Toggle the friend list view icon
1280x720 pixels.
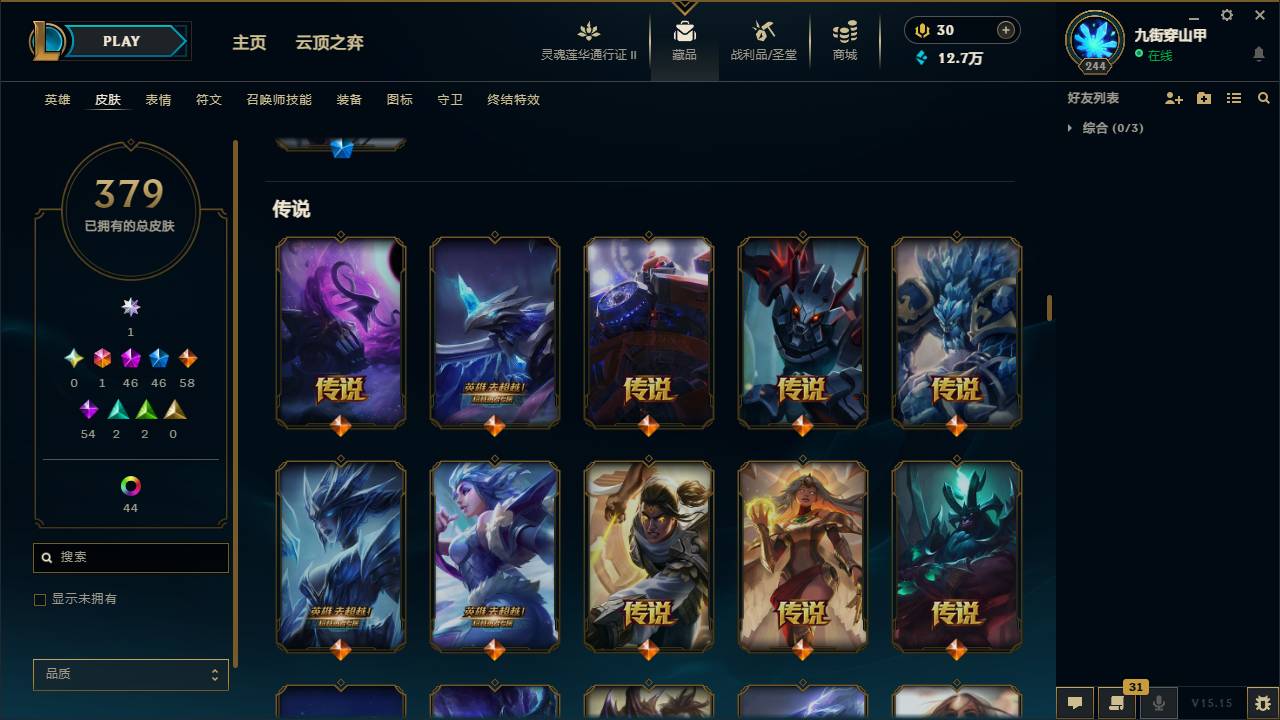[1234, 98]
